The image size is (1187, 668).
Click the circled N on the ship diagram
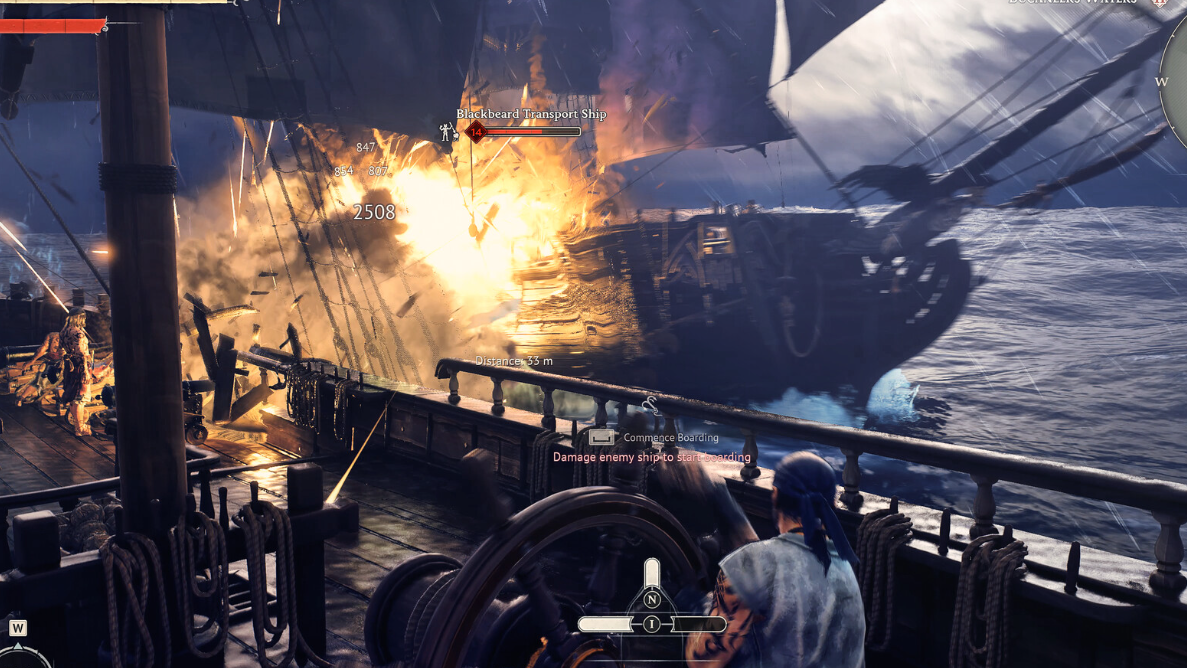652,599
